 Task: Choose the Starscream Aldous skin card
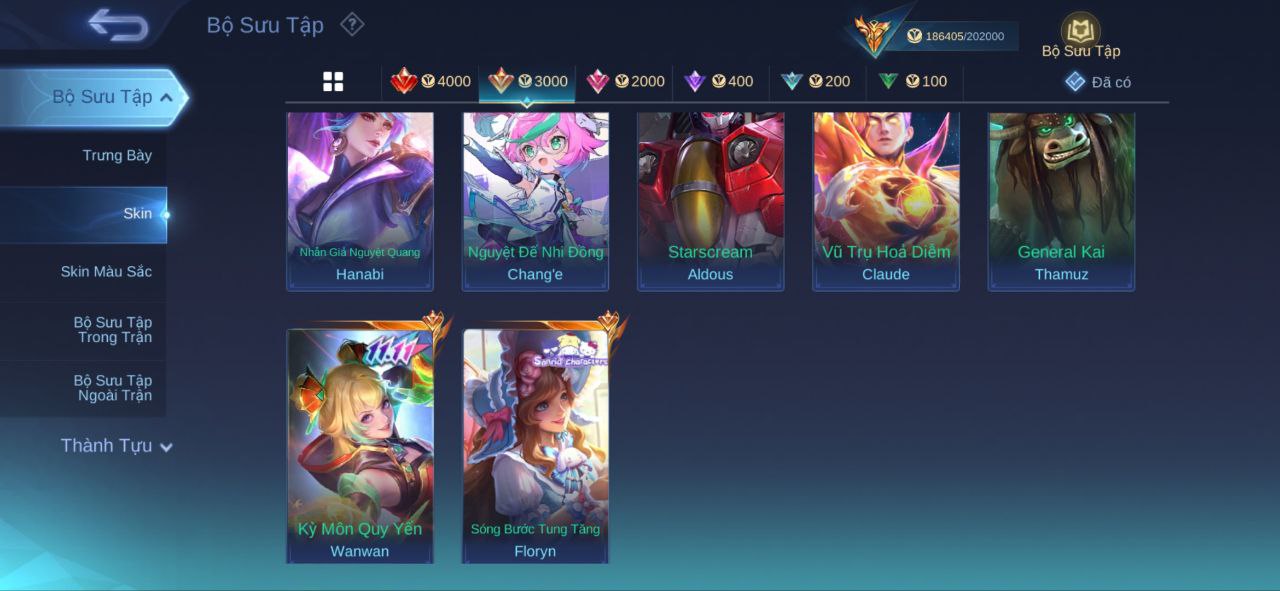pos(710,200)
